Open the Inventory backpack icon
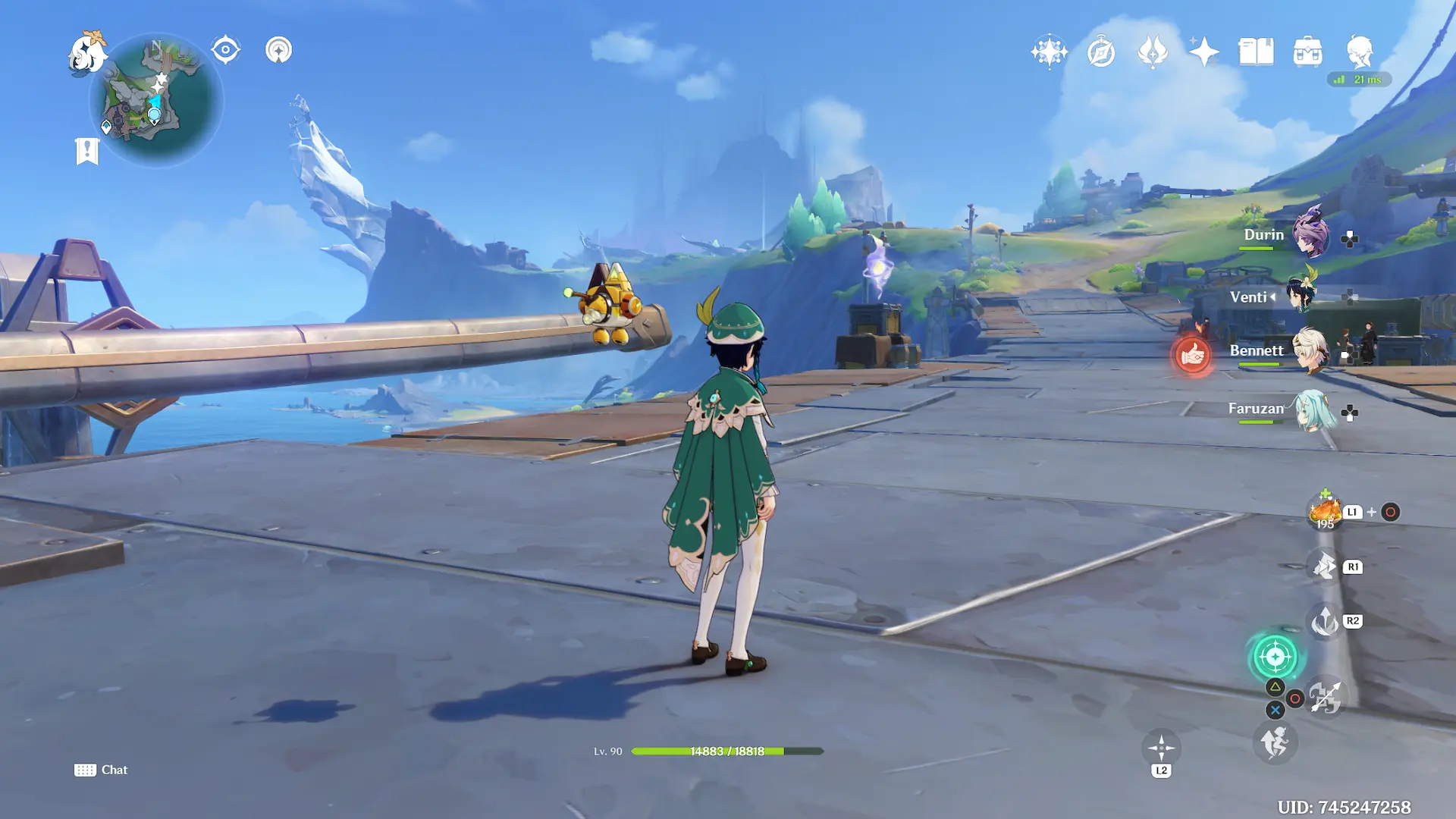This screenshot has width=1456, height=819. [1307, 52]
